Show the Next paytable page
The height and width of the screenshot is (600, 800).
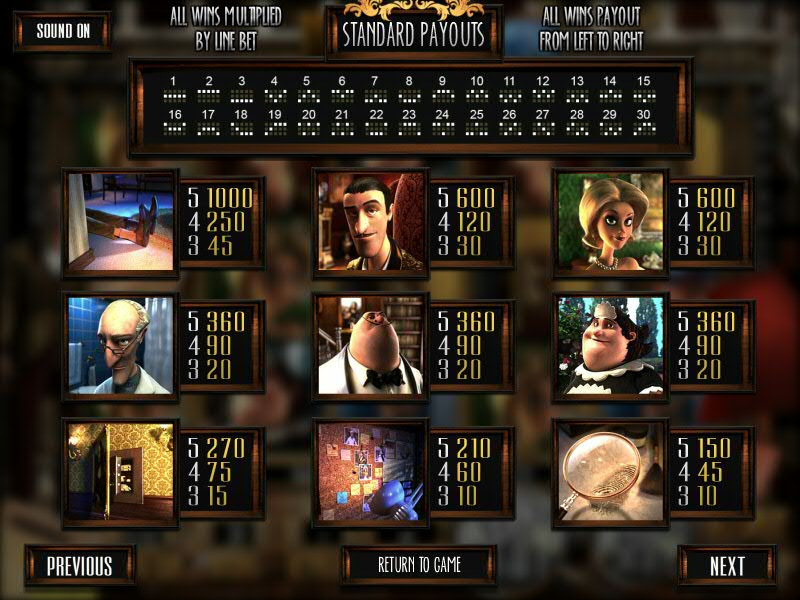[727, 566]
